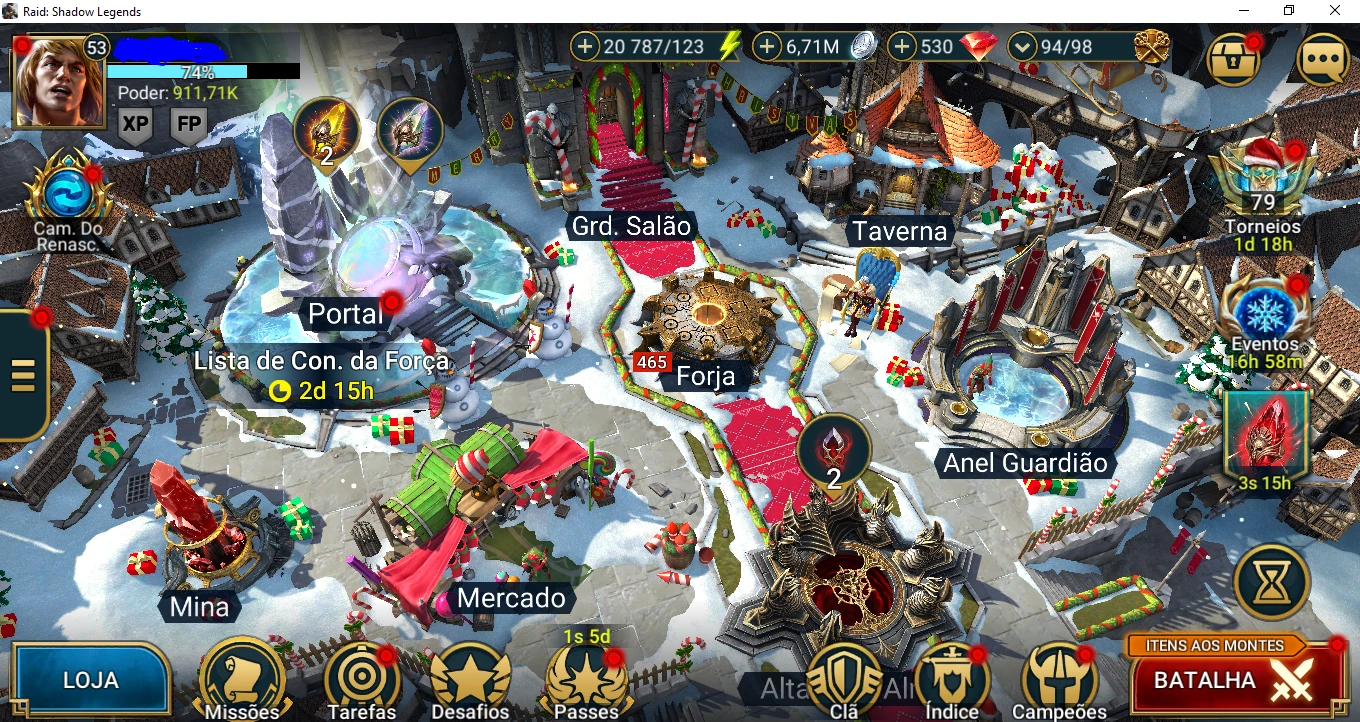The width and height of the screenshot is (1360, 722).
Task: Show the Campeões roster
Action: pos(1058,680)
